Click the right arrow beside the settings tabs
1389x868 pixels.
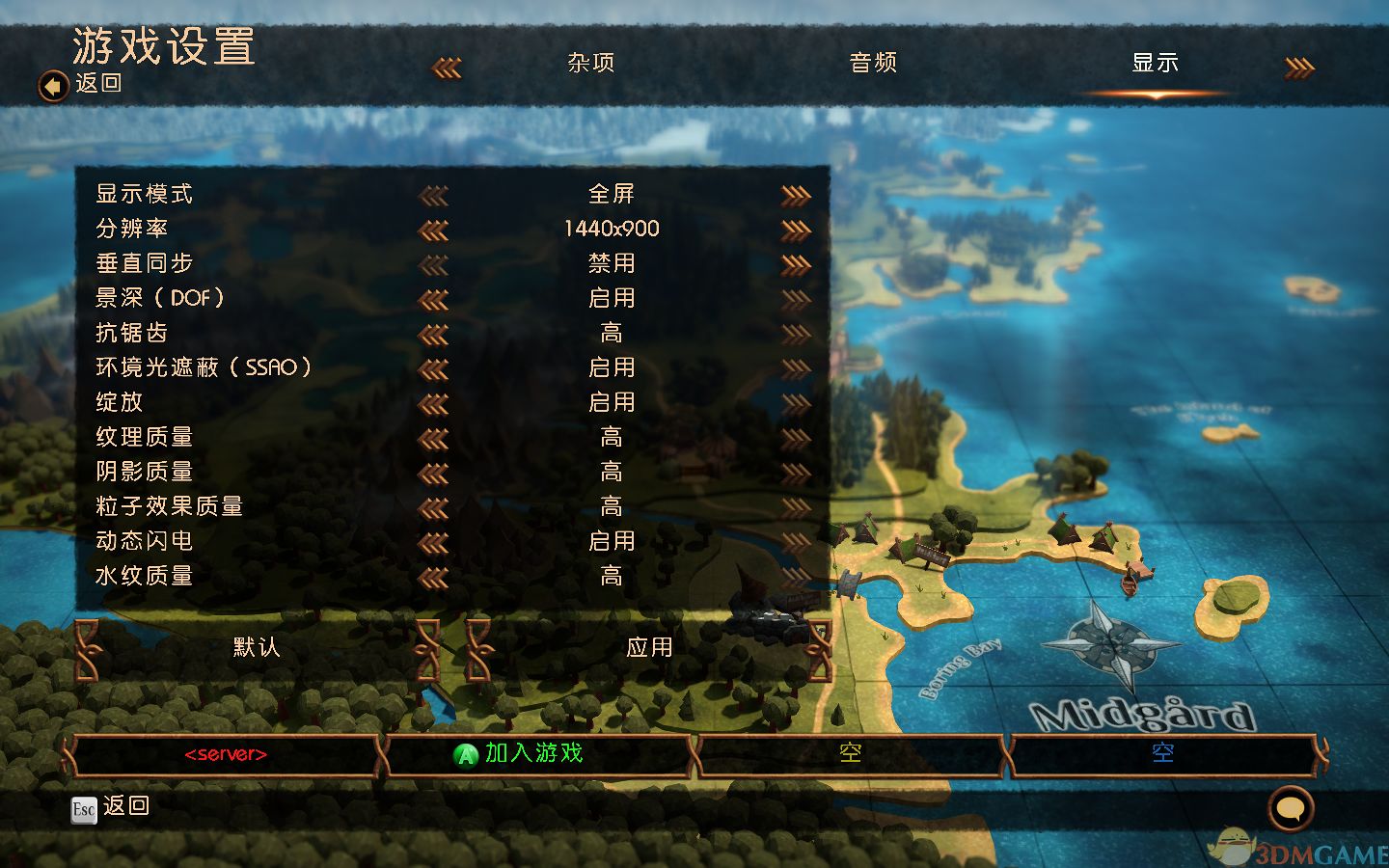click(x=1299, y=68)
